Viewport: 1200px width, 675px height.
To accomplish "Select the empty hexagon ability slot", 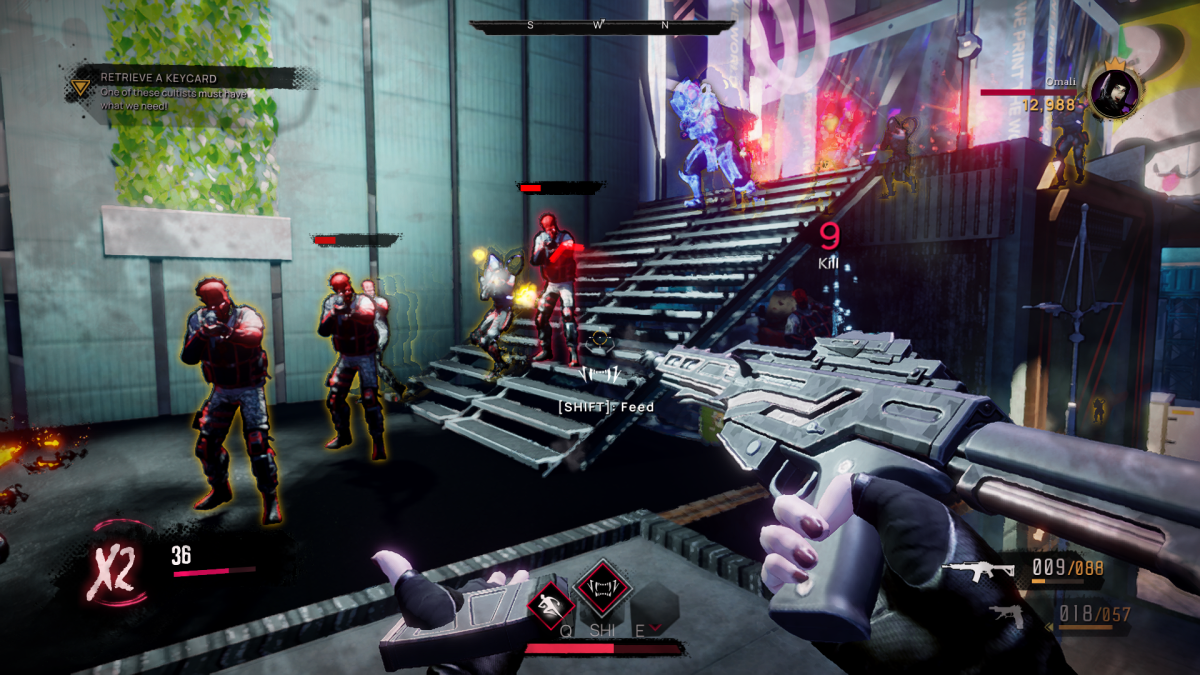I will coord(655,604).
